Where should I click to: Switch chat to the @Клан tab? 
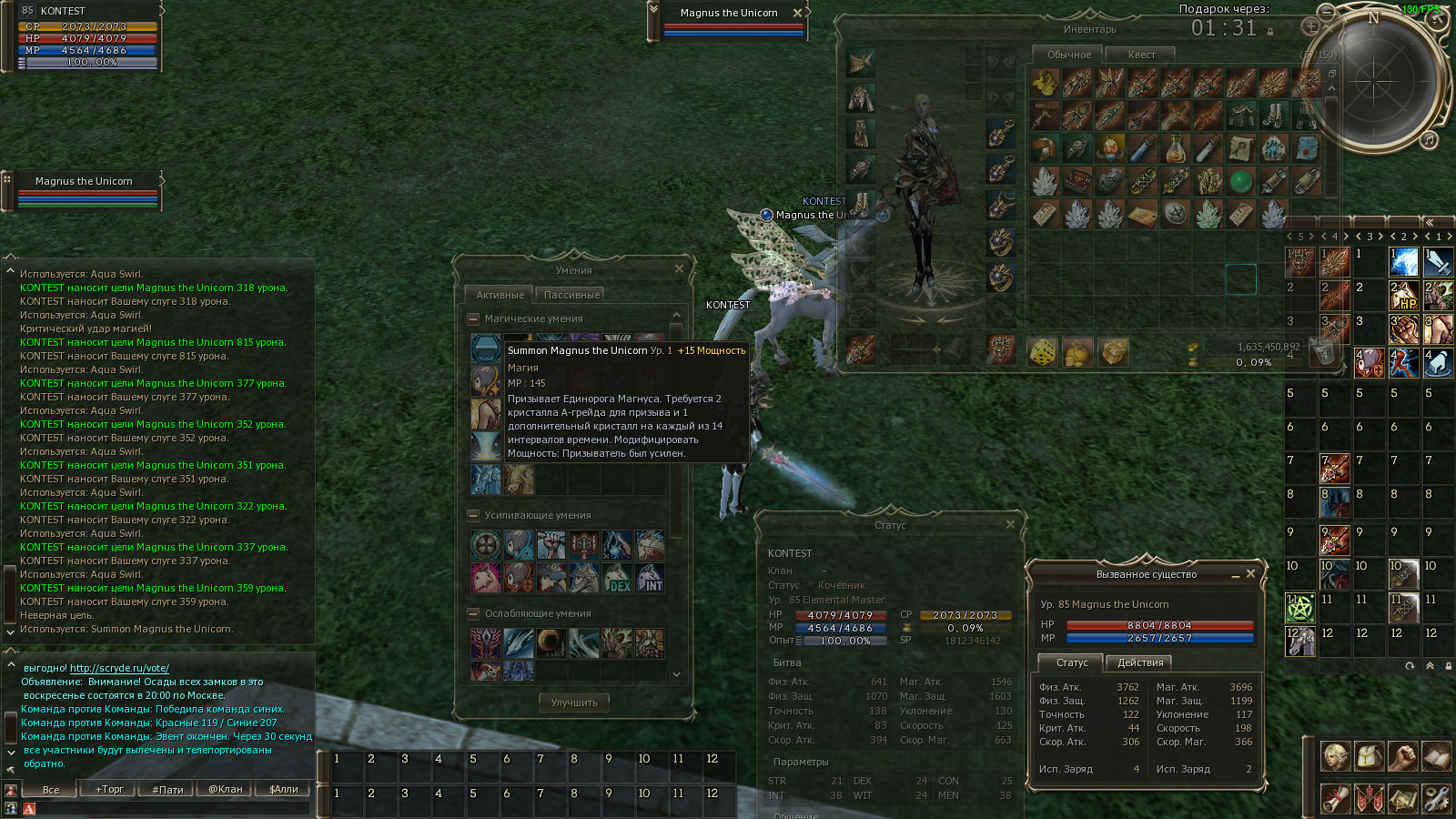tap(225, 789)
